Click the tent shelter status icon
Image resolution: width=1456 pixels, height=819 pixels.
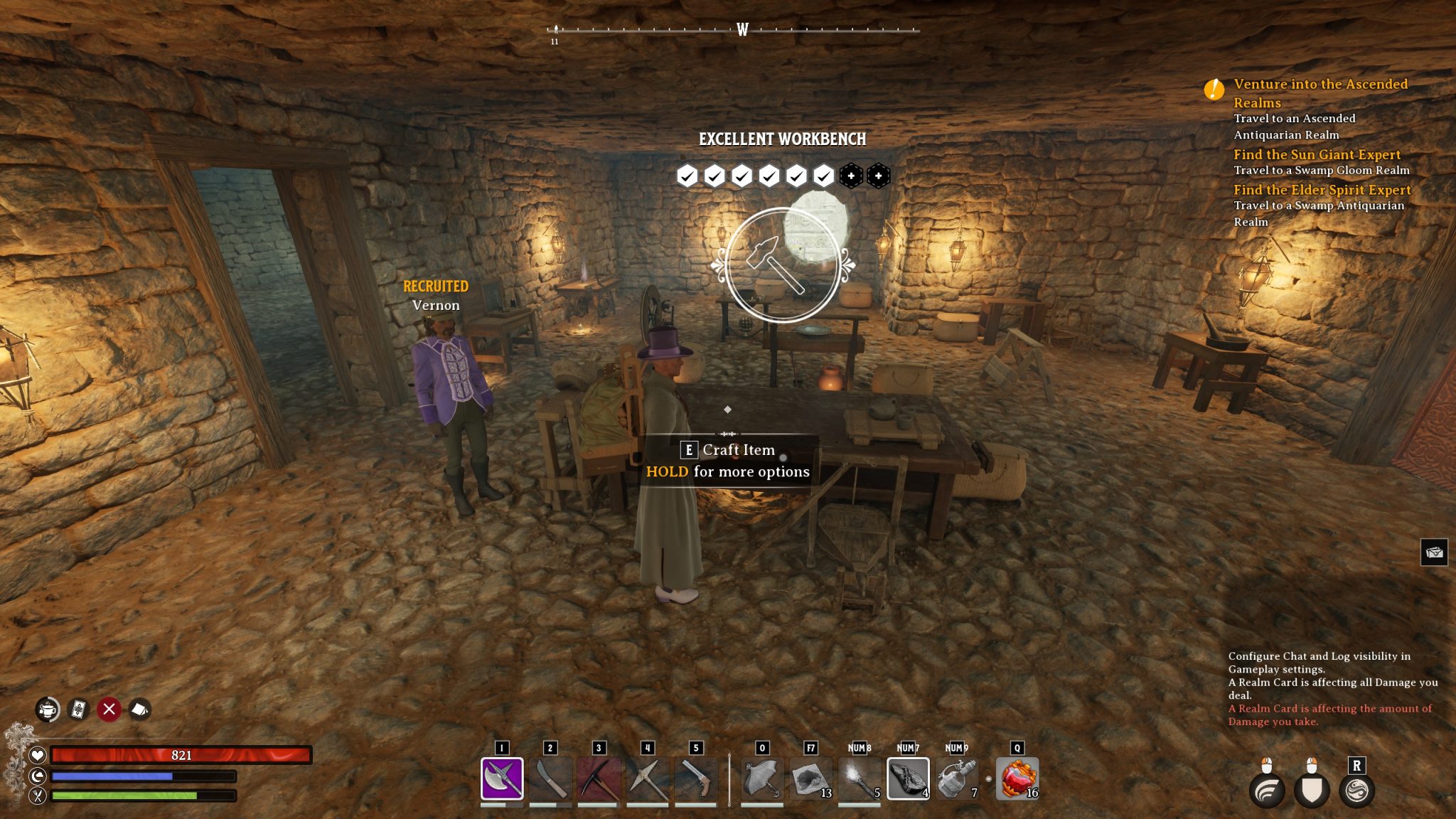pyautogui.click(x=139, y=710)
